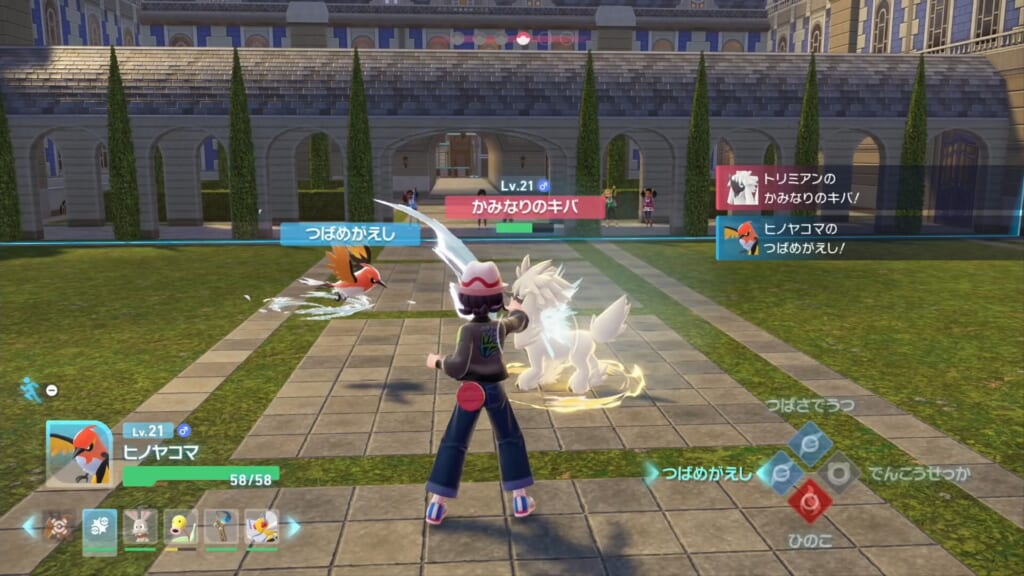This screenshot has width=1024, height=576.
Task: Select the つばめがえし flying move icon
Action: pyautogui.click(x=781, y=472)
